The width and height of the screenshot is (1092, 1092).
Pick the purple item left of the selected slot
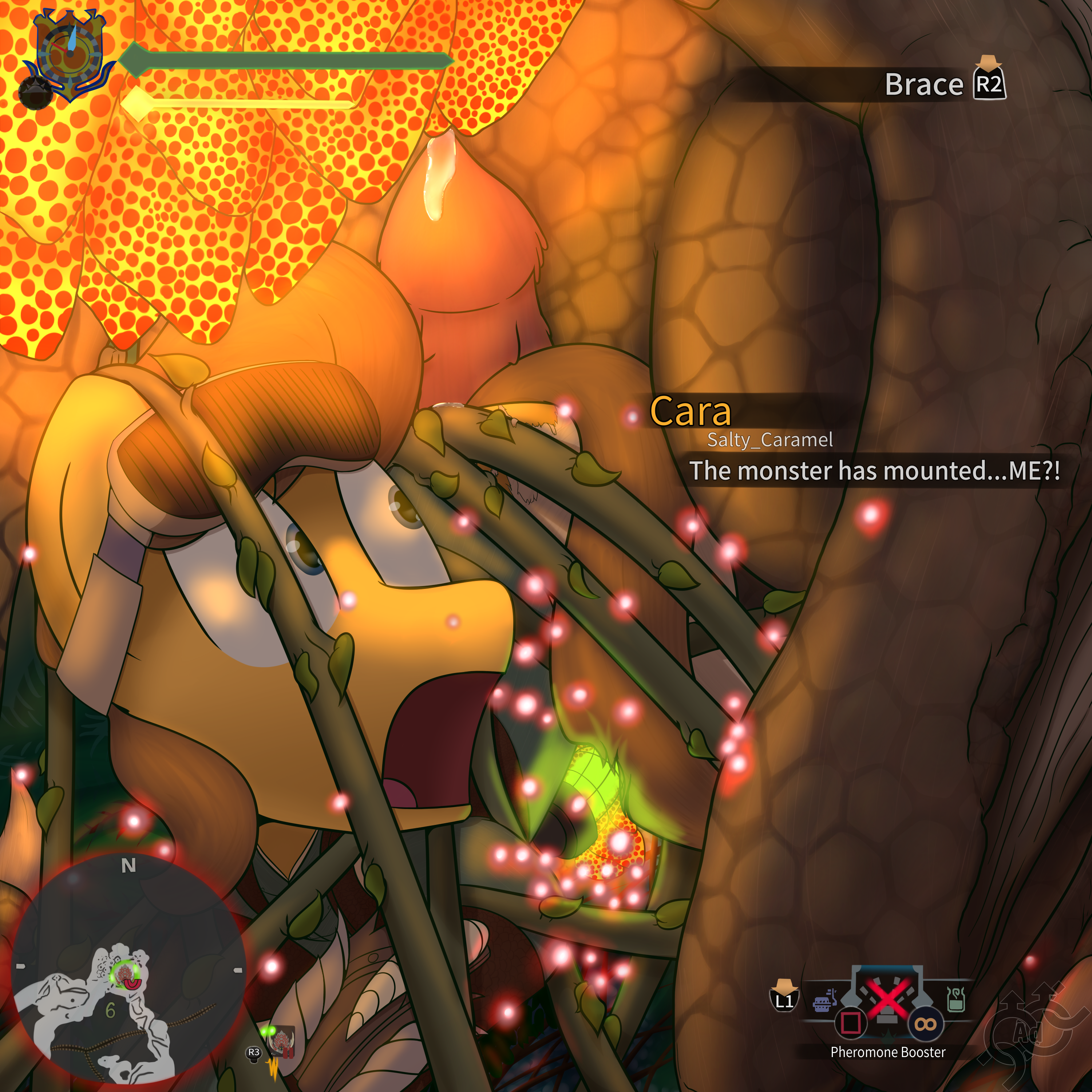click(x=825, y=1002)
